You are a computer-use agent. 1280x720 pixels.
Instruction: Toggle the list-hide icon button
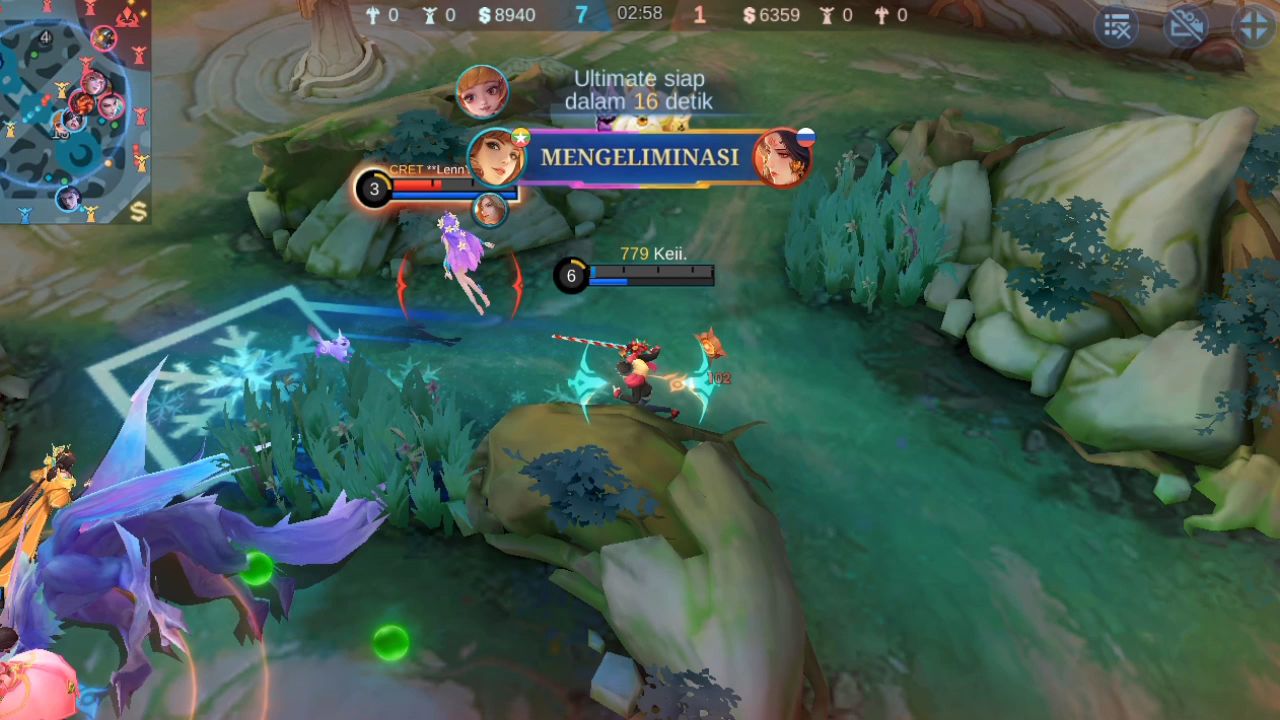(x=1116, y=27)
